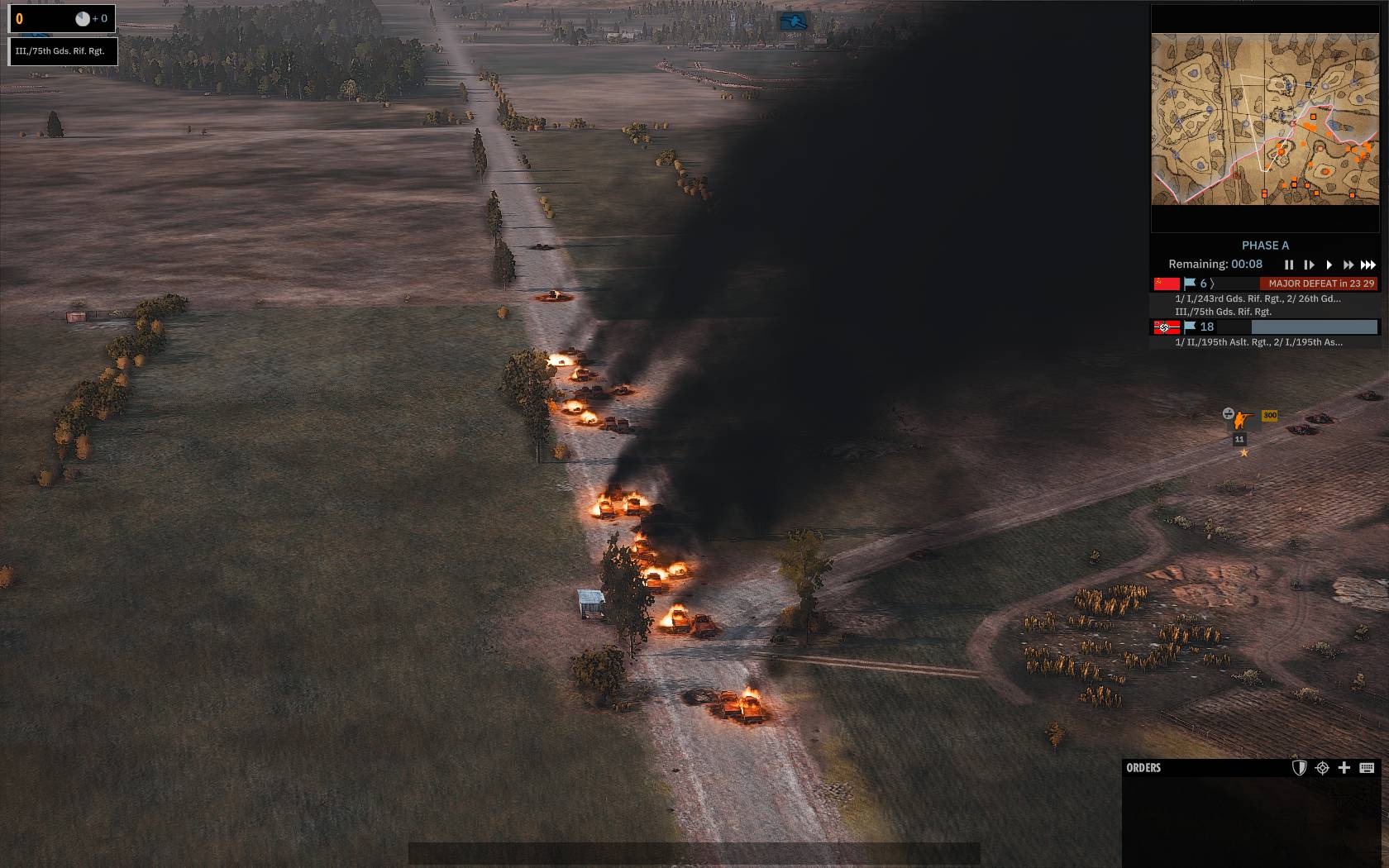Show keyboard shortcuts from Orders panel
The height and width of the screenshot is (868, 1389).
click(1367, 768)
